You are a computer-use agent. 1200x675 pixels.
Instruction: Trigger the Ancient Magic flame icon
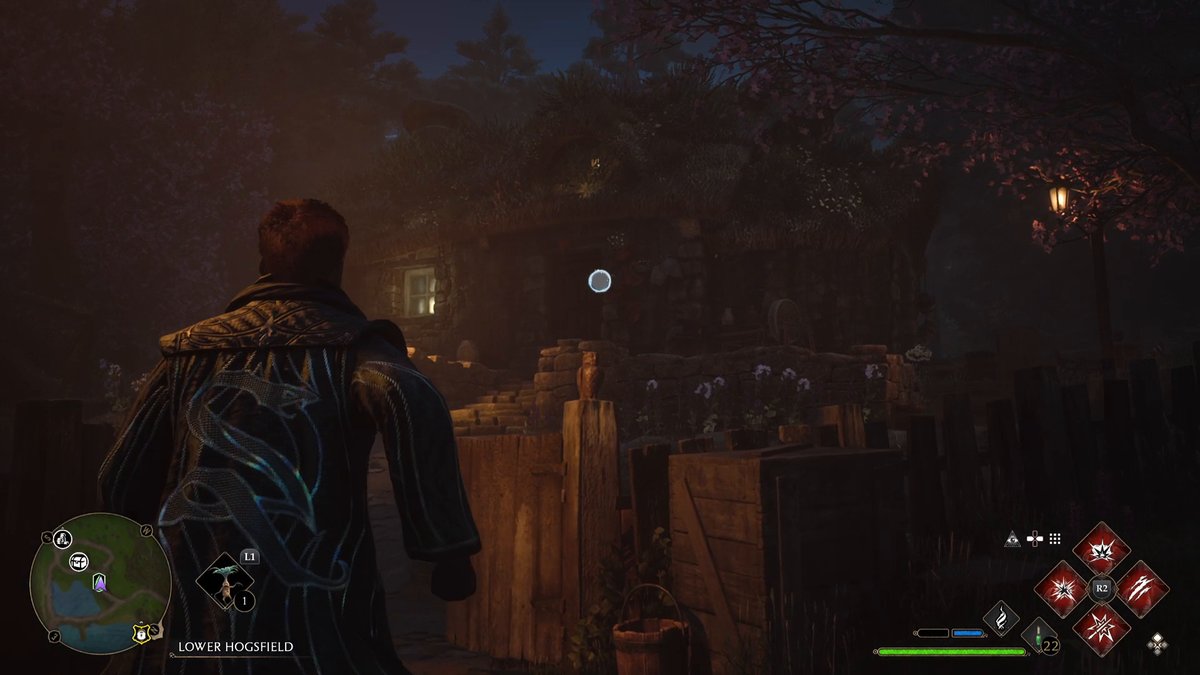pos(1001,618)
